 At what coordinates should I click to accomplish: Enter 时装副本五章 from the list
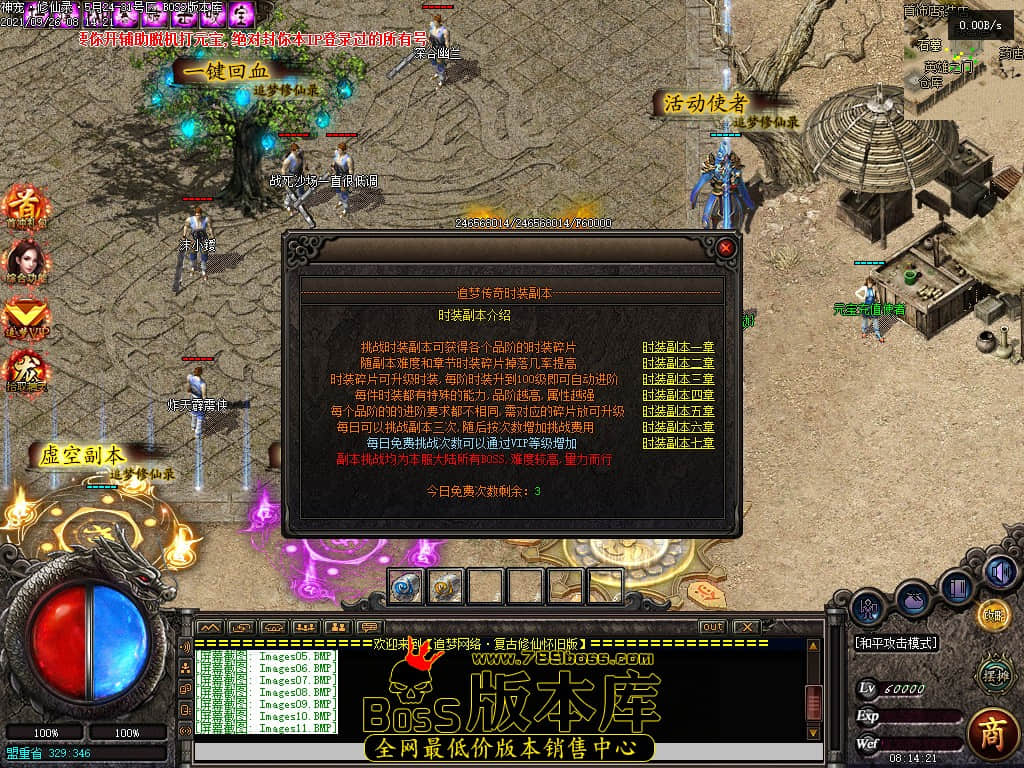pyautogui.click(x=678, y=411)
